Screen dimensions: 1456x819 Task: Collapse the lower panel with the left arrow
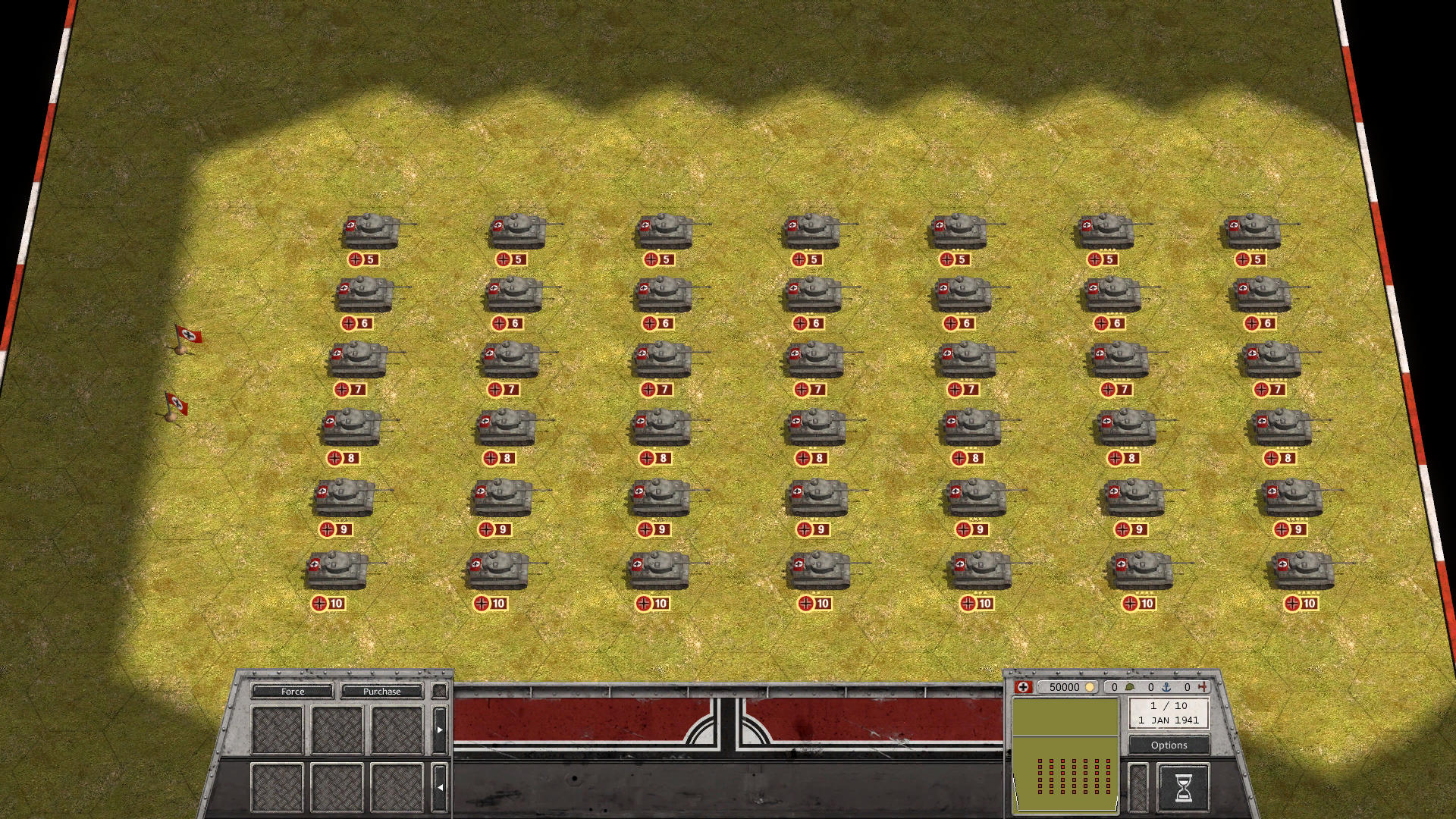click(441, 787)
